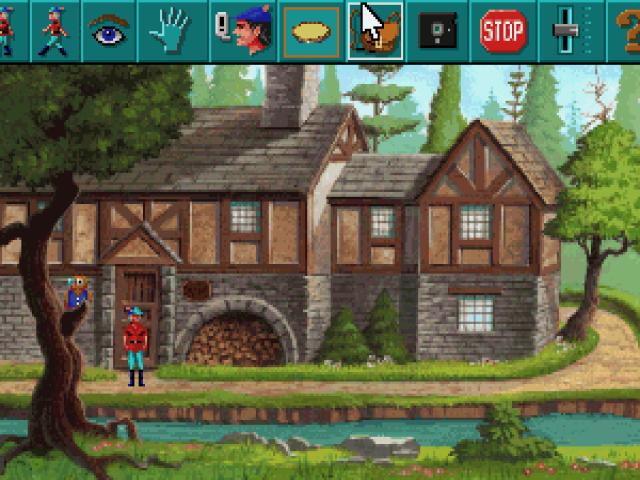Choose the eye look icon
The image size is (640, 480).
pyautogui.click(x=110, y=31)
